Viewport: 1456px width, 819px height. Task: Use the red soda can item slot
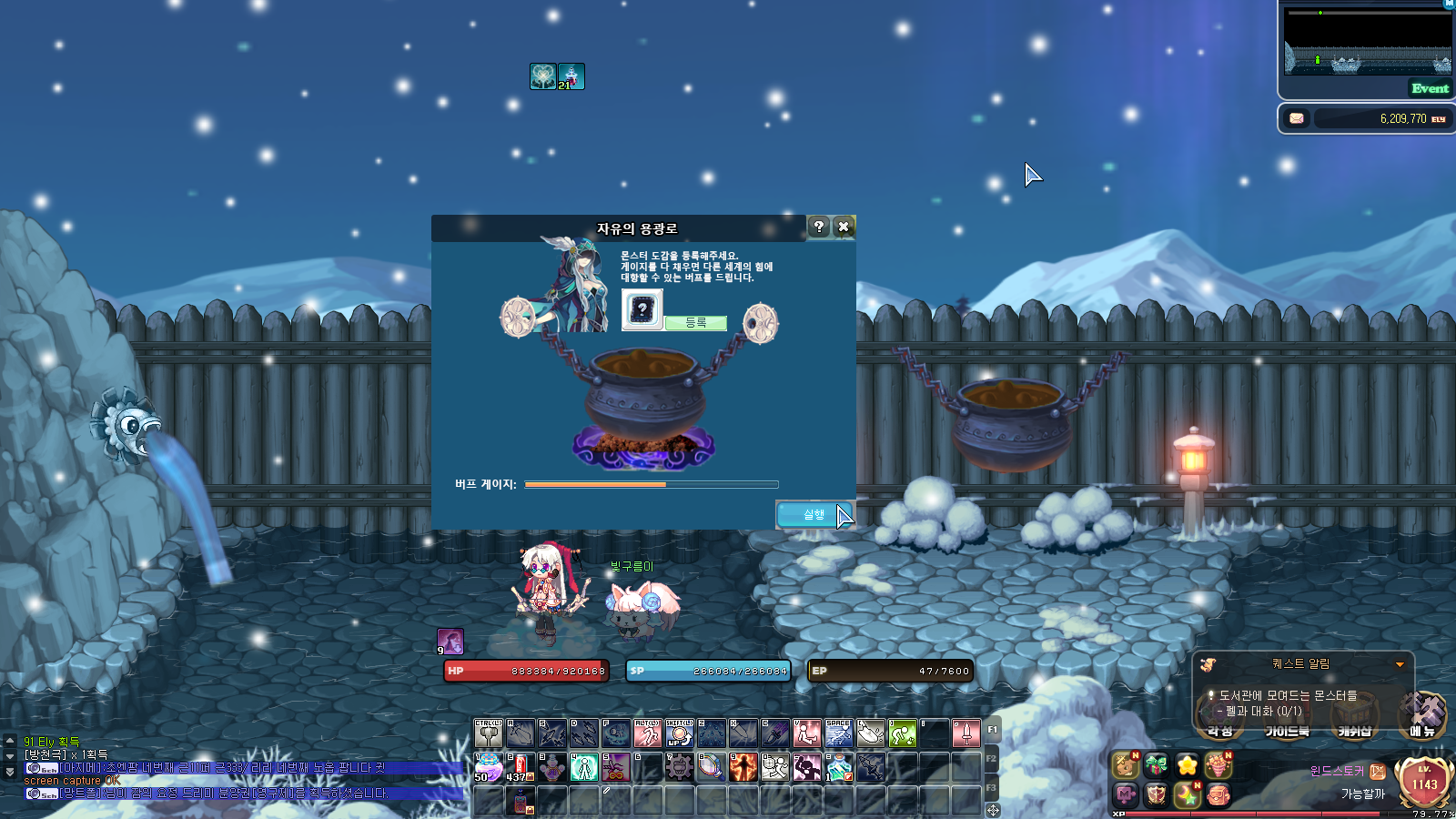point(521,767)
